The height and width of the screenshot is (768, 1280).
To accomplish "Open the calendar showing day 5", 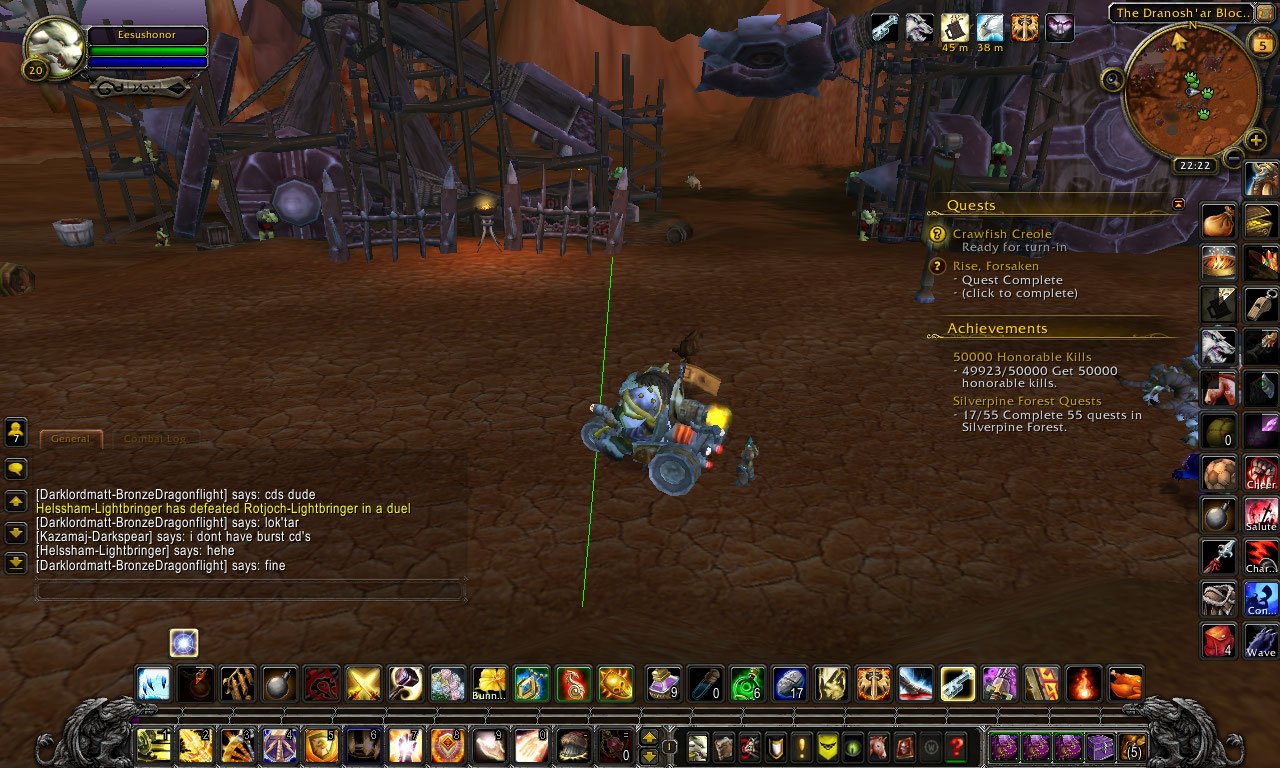I will [x=1261, y=41].
